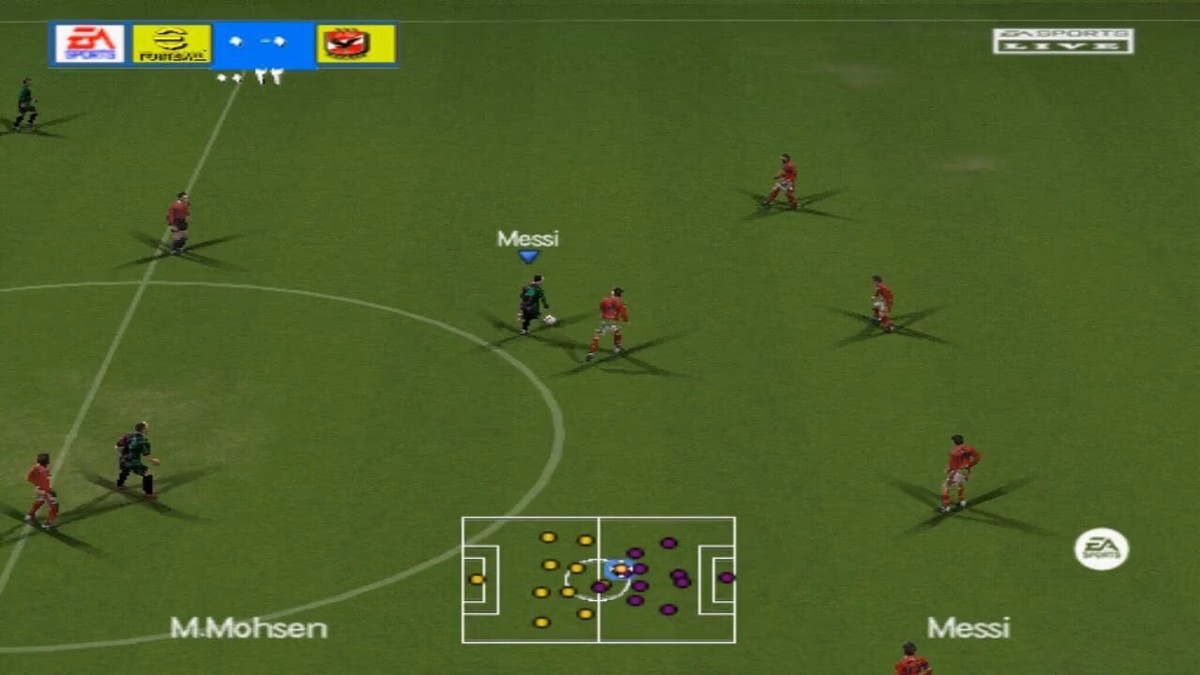The height and width of the screenshot is (675, 1200).
Task: Click the round EA Sports watermark
Action: [1101, 549]
